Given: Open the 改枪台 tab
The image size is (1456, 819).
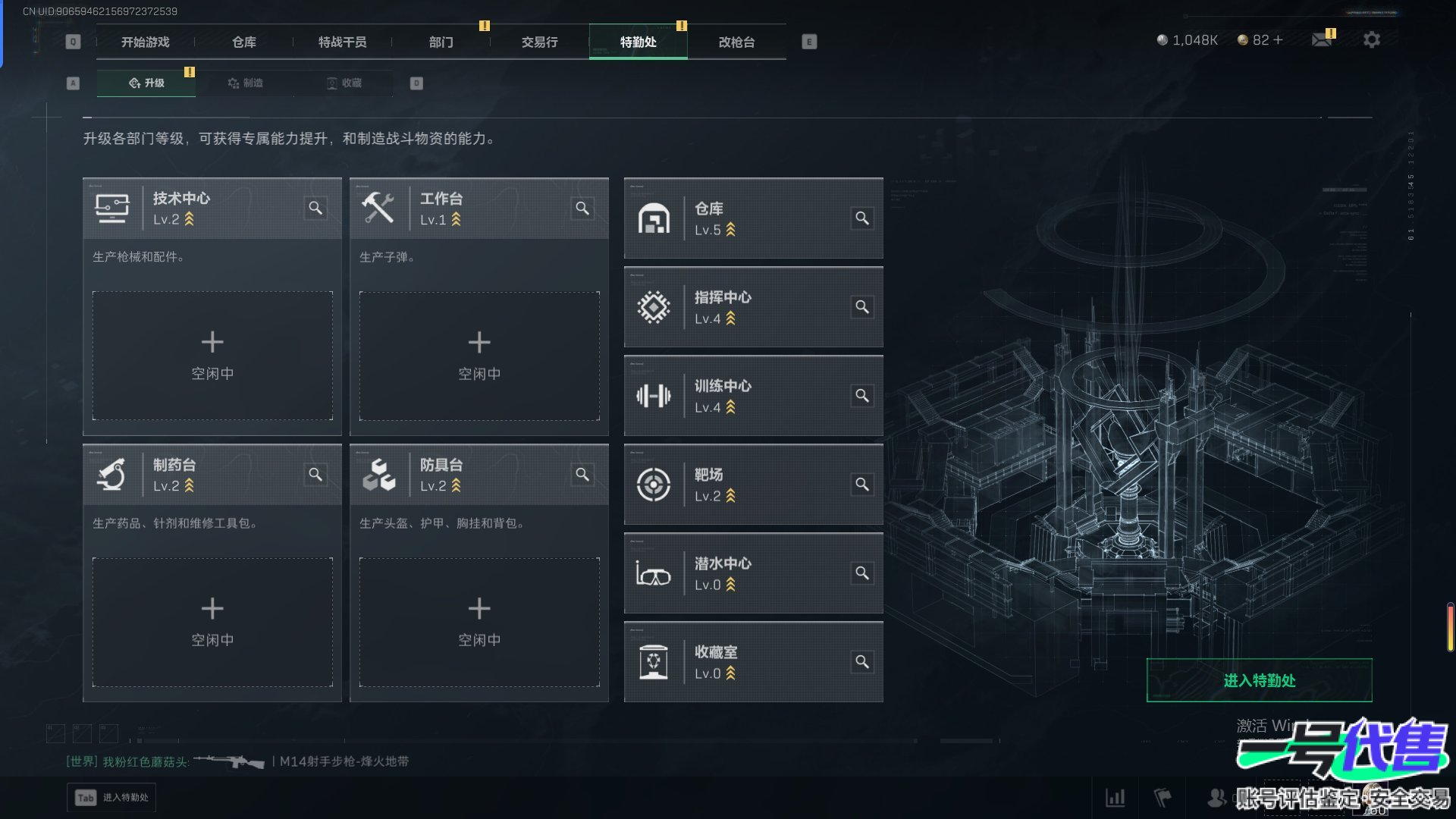Looking at the screenshot, I should point(736,42).
